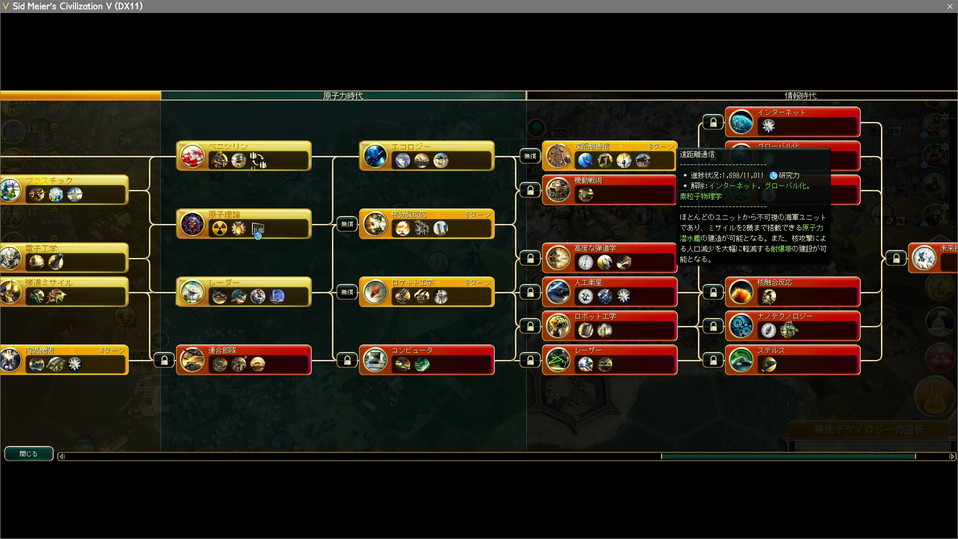Select the プラスチック technology
This screenshot has width=958, height=539.
[65, 189]
